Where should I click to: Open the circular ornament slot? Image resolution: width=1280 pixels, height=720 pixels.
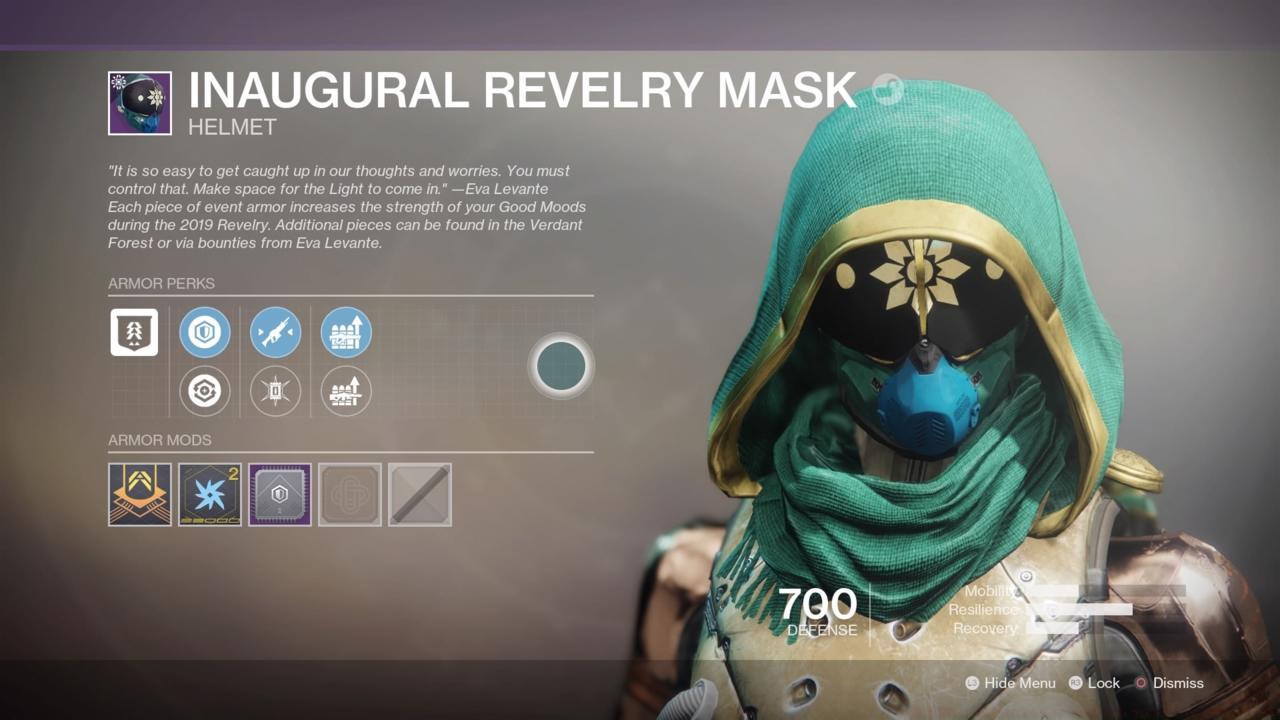pyautogui.click(x=561, y=366)
